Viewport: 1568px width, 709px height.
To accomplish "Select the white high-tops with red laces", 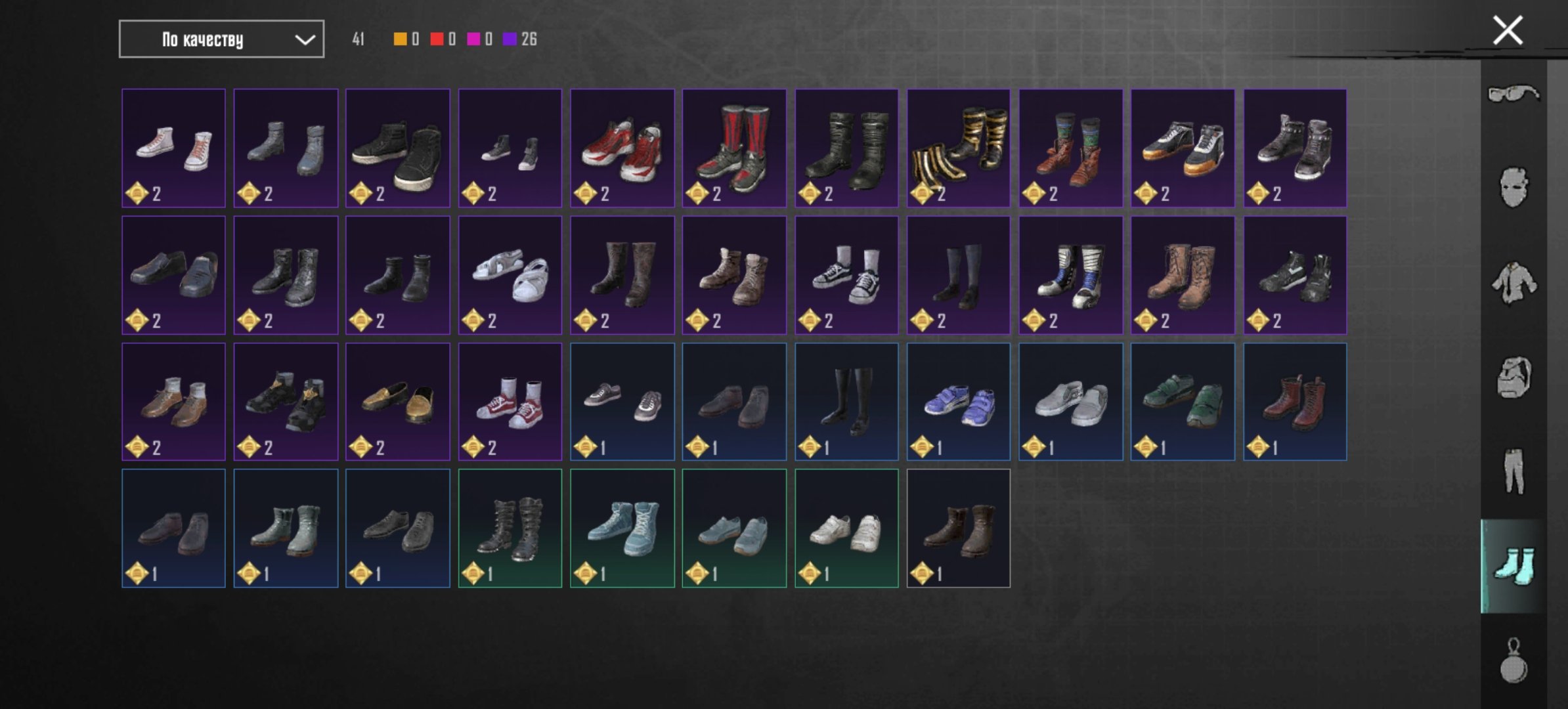I will click(174, 148).
